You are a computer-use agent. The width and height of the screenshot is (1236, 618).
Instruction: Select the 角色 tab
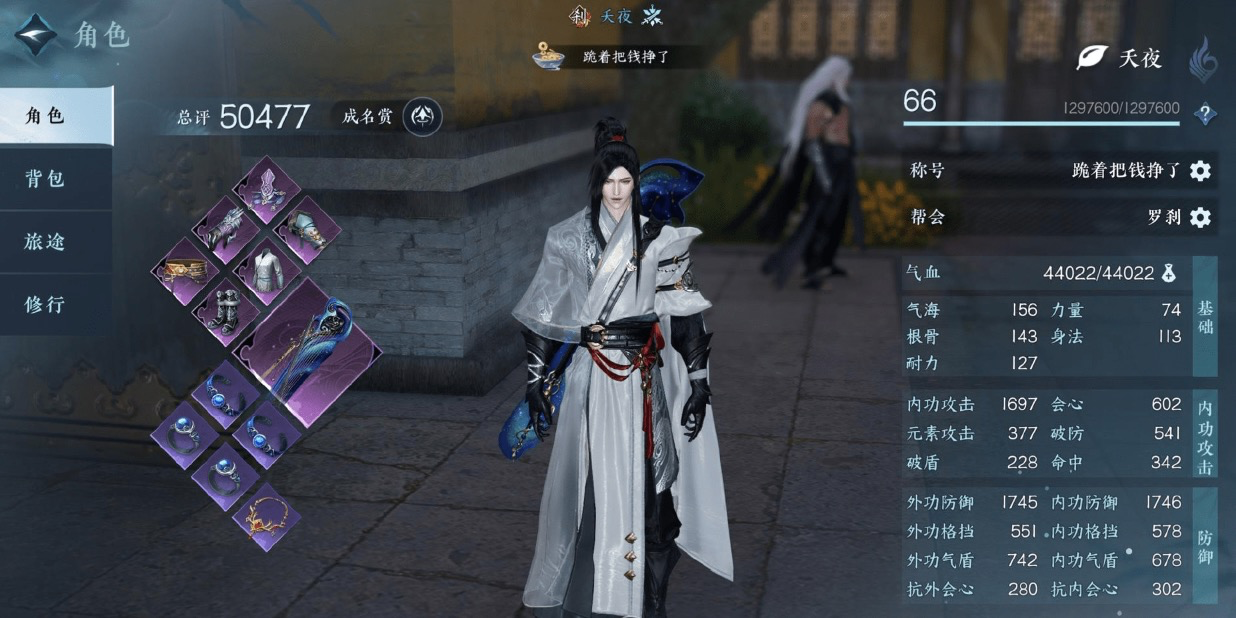tap(46, 116)
